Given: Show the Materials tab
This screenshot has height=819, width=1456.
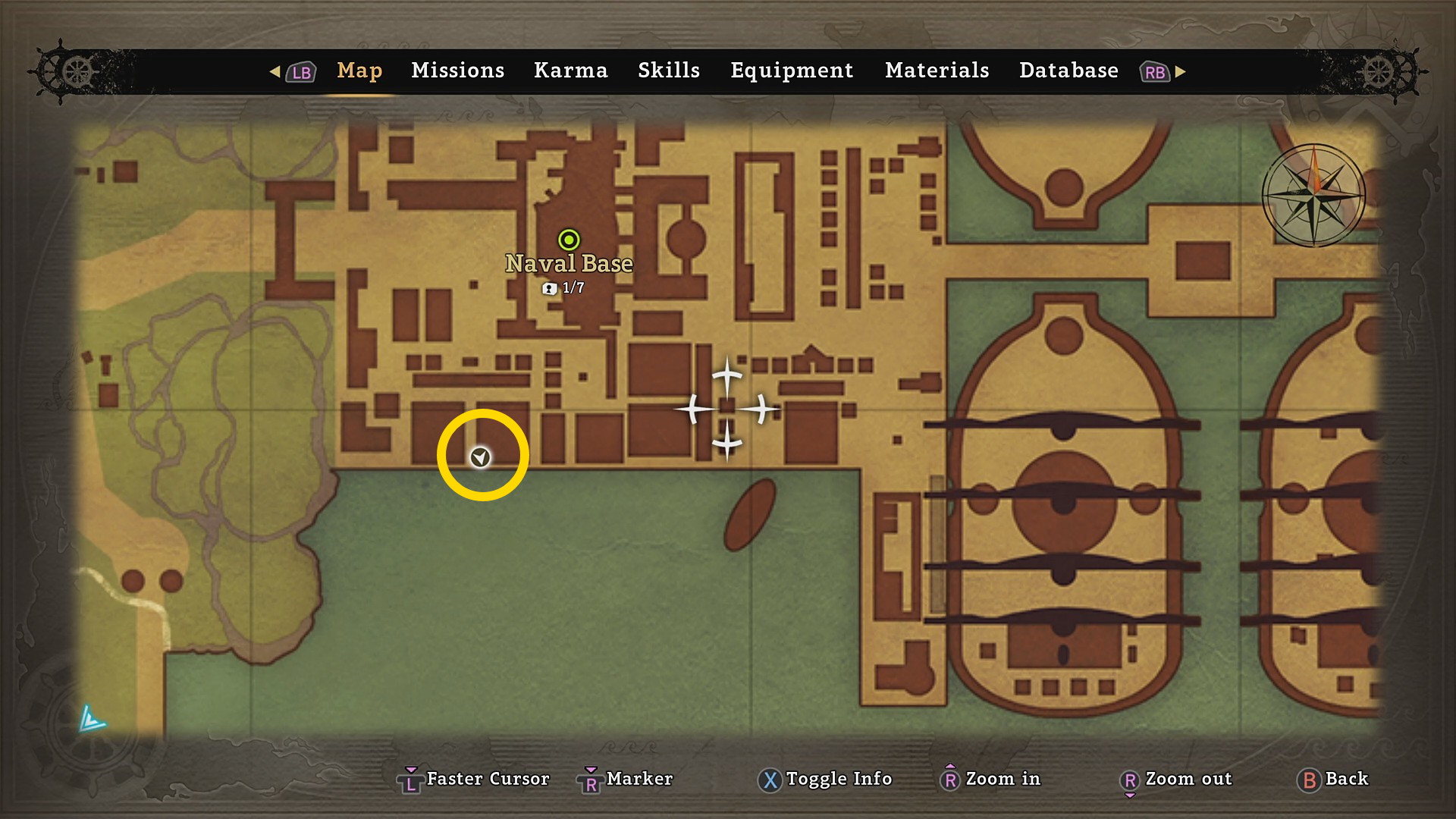Looking at the screenshot, I should point(937,71).
